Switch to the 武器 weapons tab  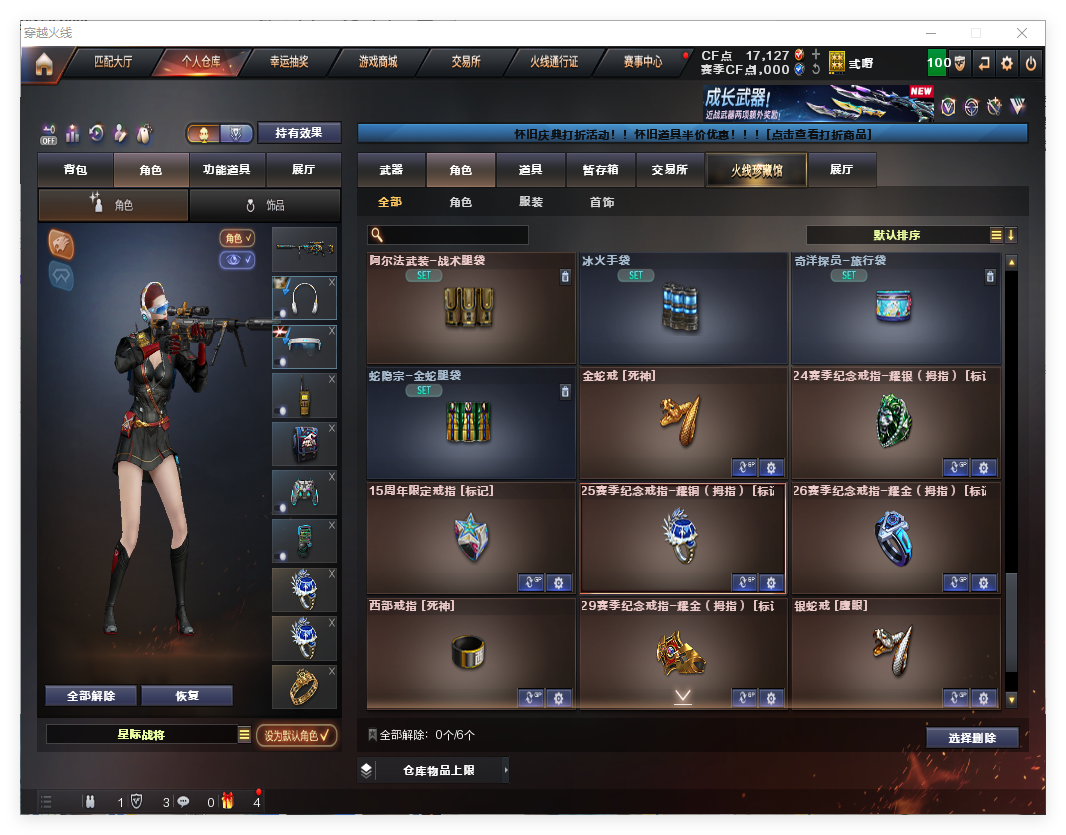pos(391,170)
